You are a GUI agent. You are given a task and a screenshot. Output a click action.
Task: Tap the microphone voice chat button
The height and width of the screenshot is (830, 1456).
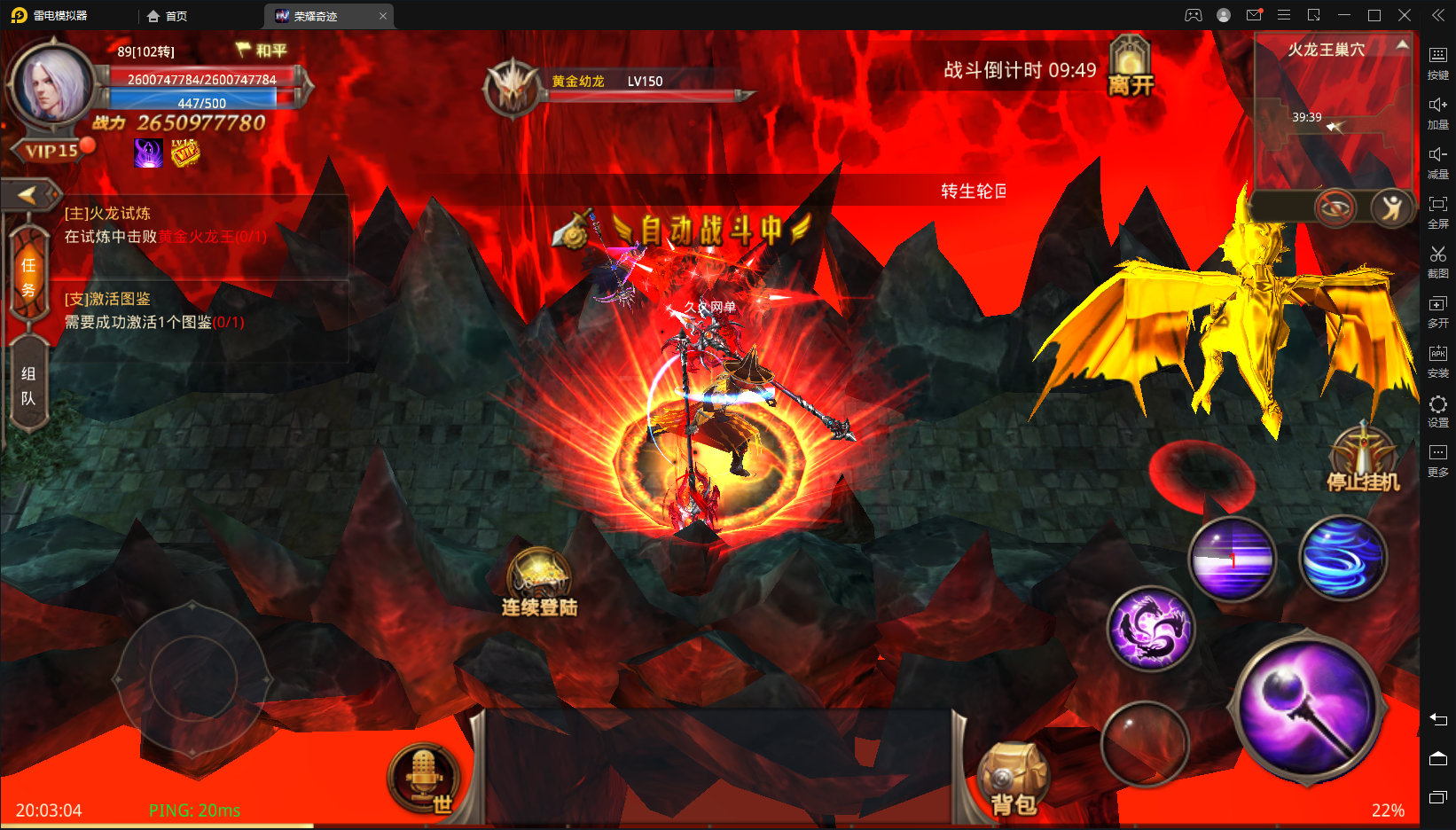click(x=424, y=775)
